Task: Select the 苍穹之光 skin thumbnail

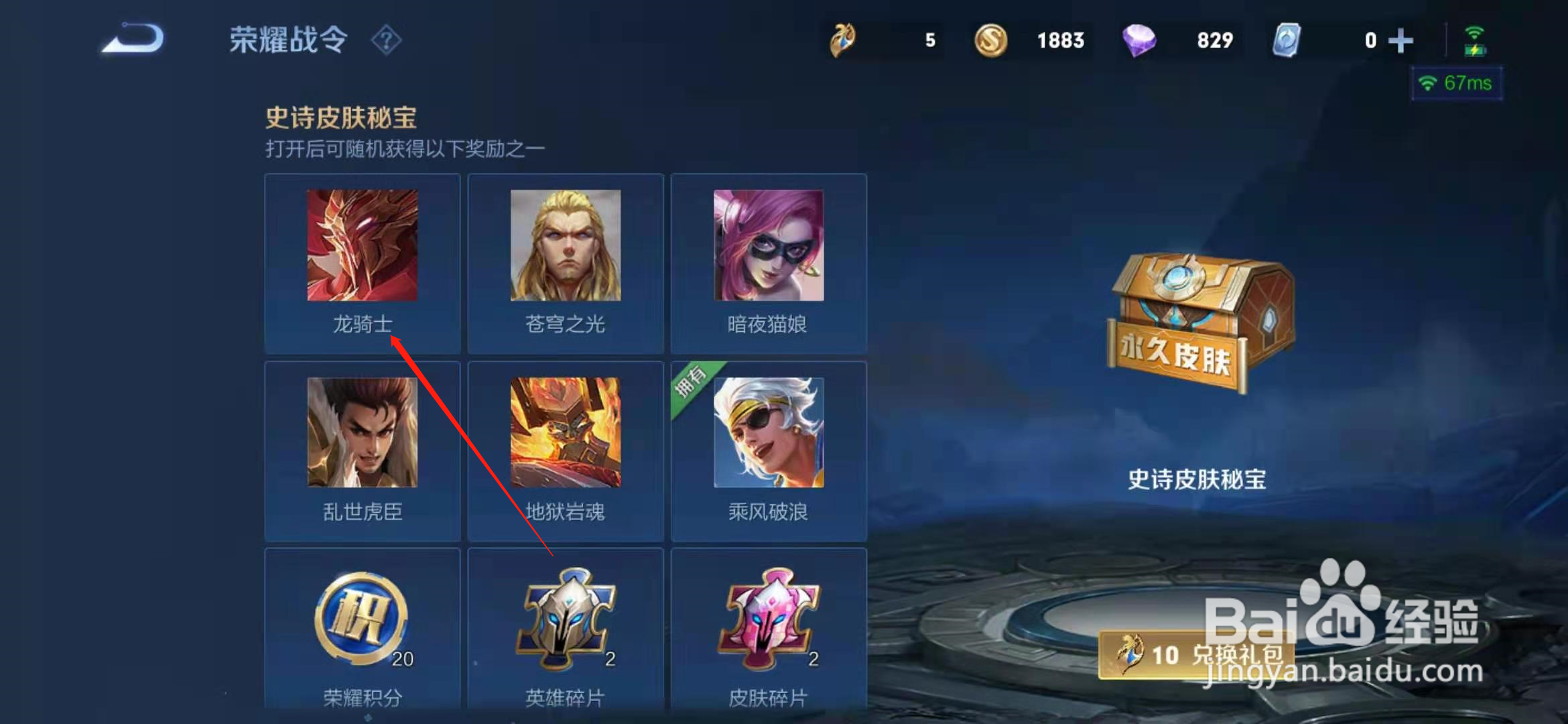Action: pos(566,245)
